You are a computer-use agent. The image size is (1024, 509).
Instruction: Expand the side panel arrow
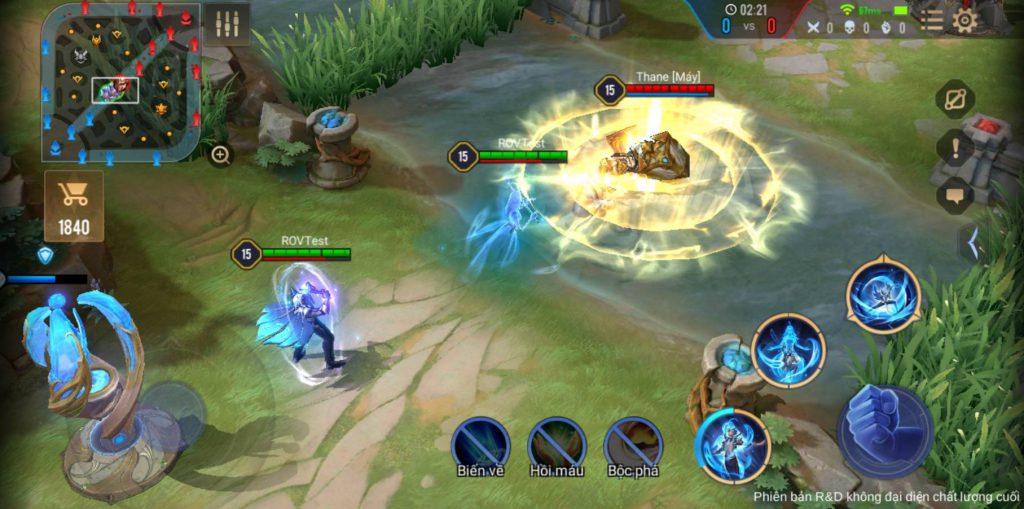point(969,243)
